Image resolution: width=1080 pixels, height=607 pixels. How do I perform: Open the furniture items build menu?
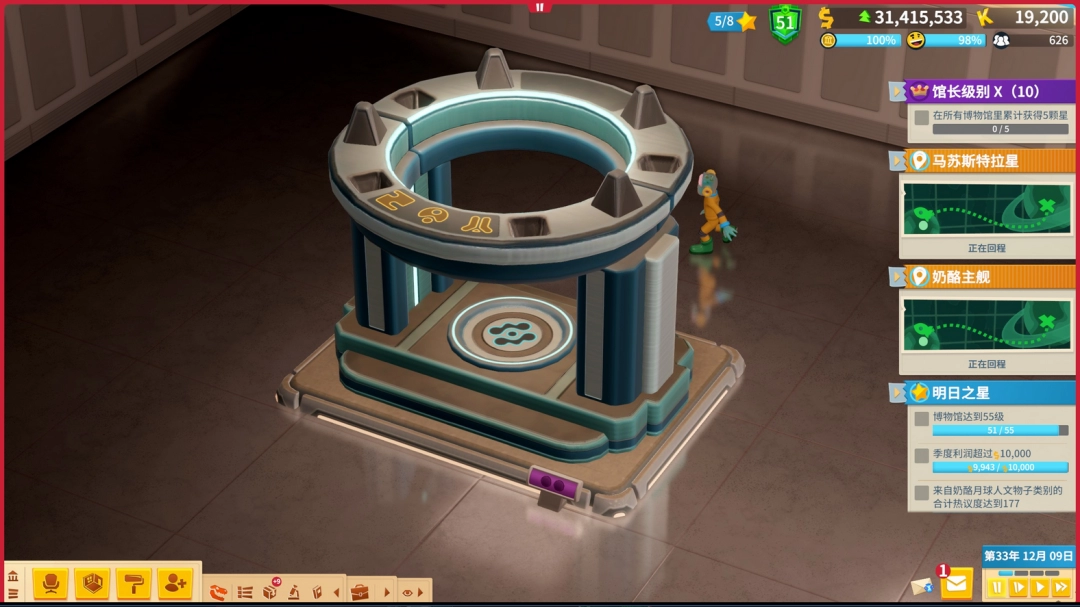50,583
